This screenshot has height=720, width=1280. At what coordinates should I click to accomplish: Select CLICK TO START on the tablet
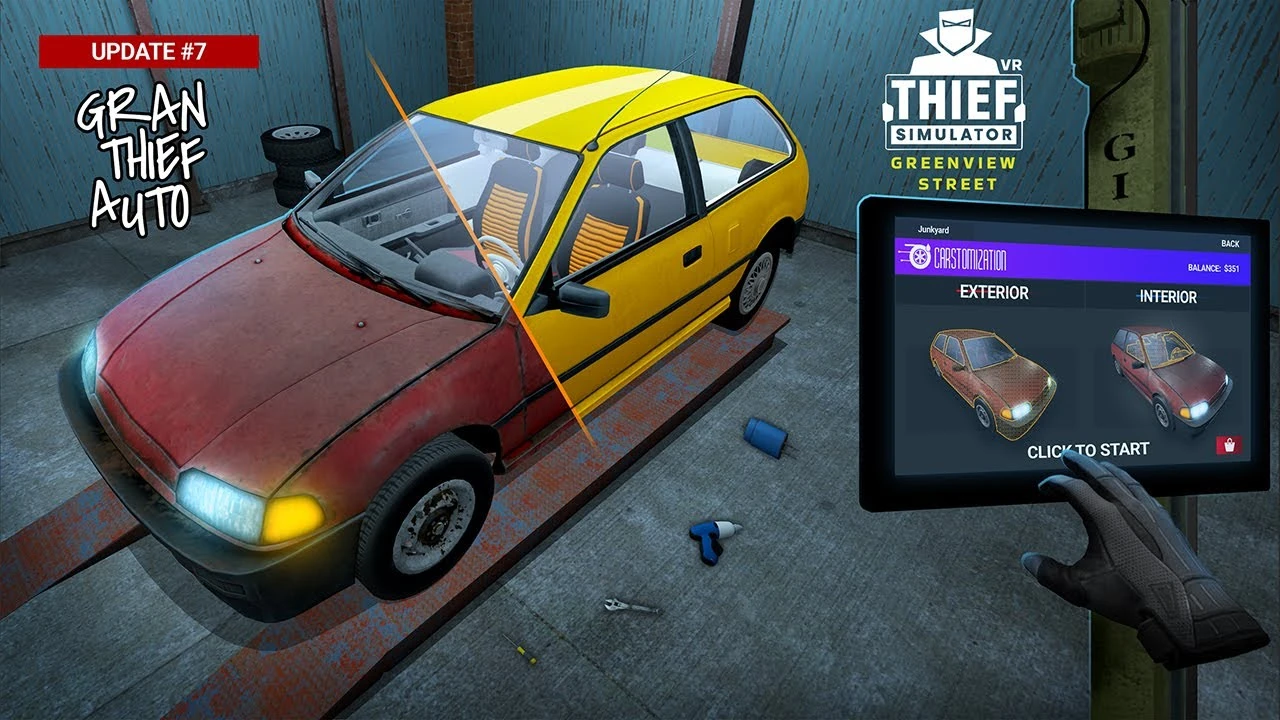(x=1089, y=450)
